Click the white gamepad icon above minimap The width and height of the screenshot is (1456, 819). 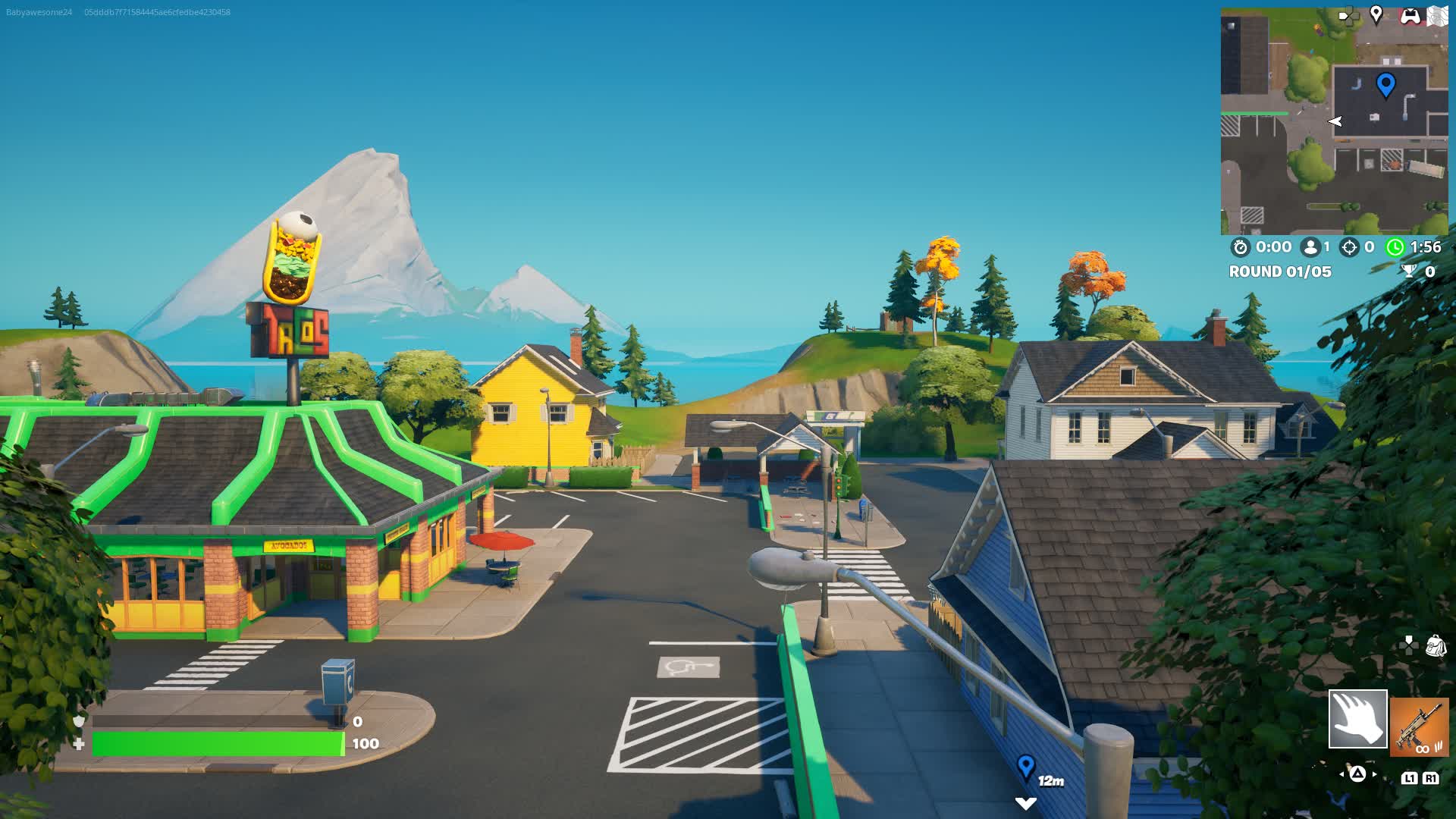pos(1410,16)
